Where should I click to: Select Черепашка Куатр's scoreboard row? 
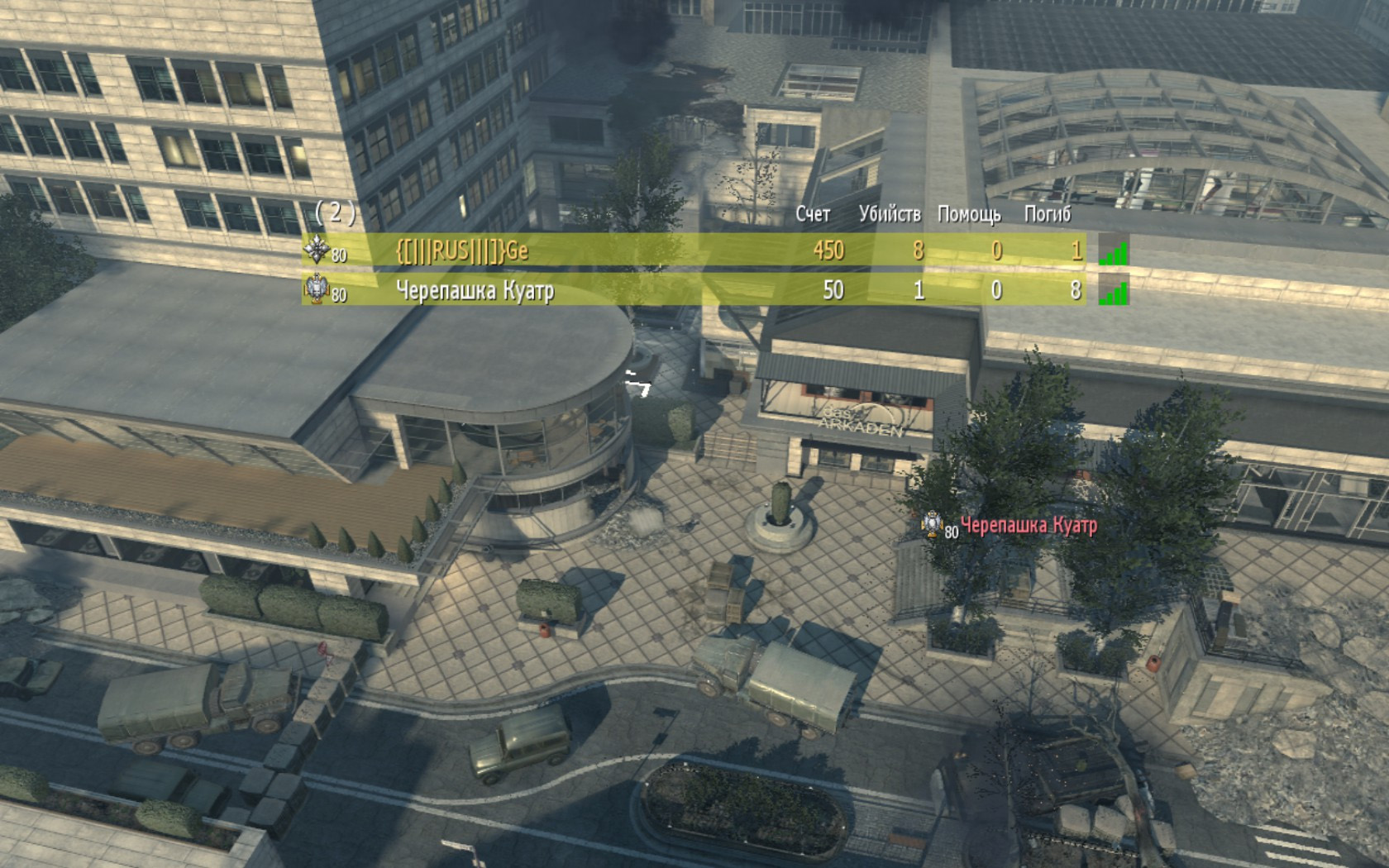click(693, 290)
